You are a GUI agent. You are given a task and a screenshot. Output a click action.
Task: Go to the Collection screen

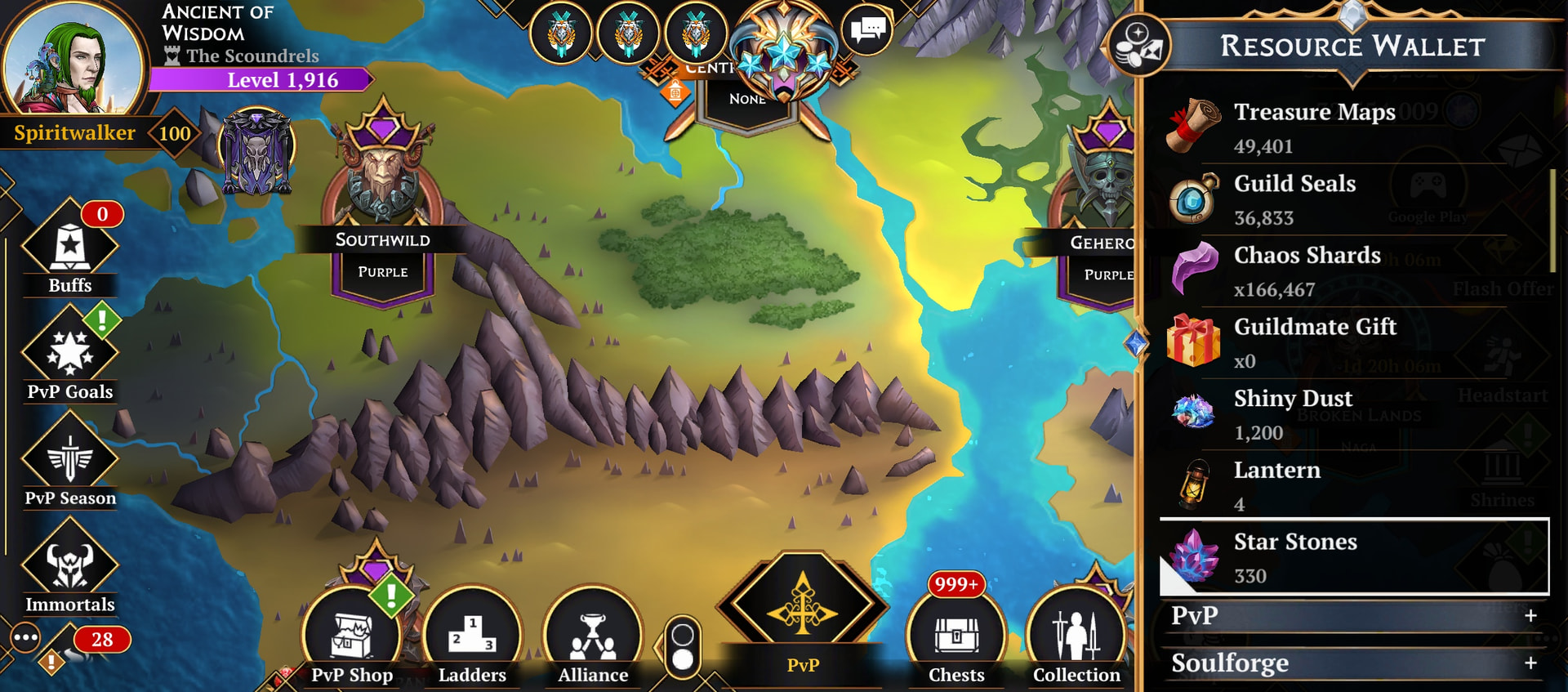click(x=1076, y=640)
